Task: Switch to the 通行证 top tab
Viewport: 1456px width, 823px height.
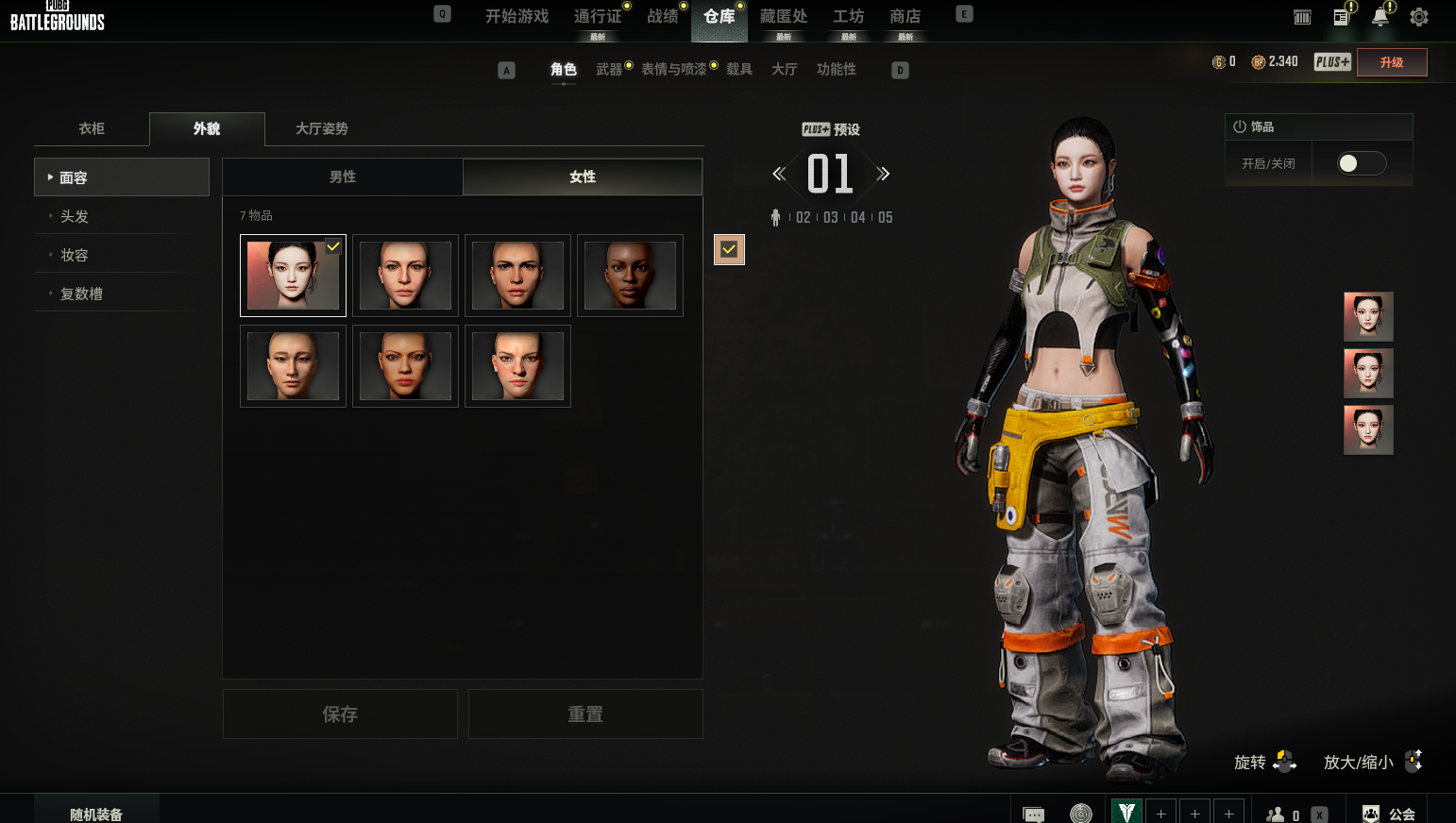Action: tap(597, 17)
